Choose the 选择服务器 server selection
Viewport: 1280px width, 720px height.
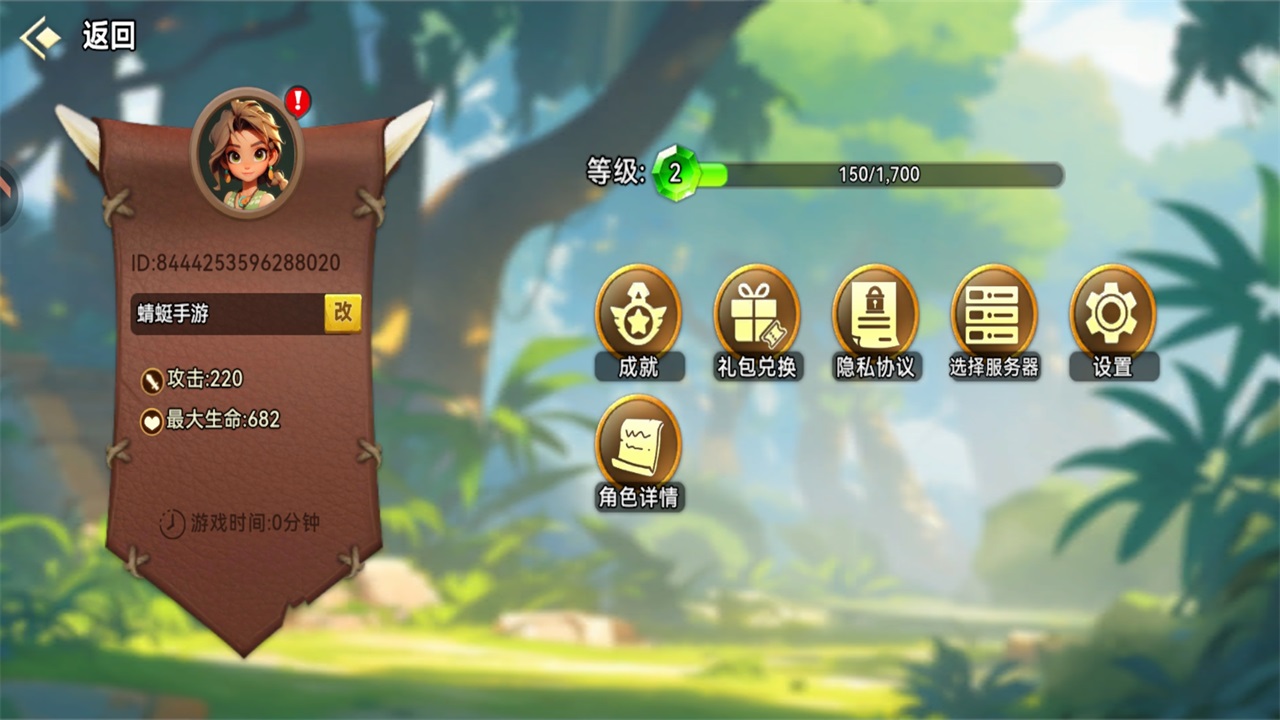pos(993,320)
